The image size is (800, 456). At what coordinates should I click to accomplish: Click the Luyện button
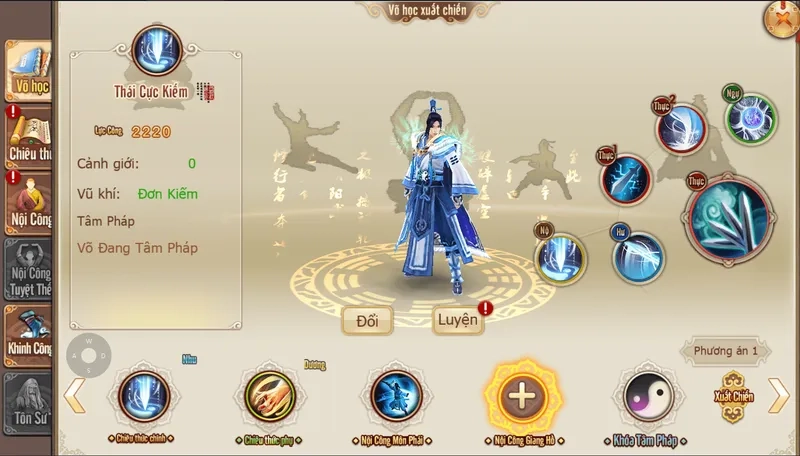point(458,320)
